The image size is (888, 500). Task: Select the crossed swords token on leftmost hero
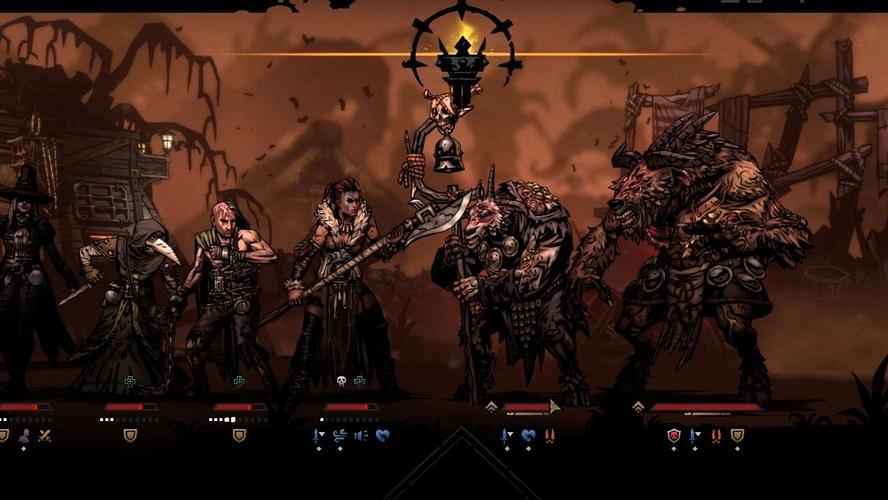[45, 435]
